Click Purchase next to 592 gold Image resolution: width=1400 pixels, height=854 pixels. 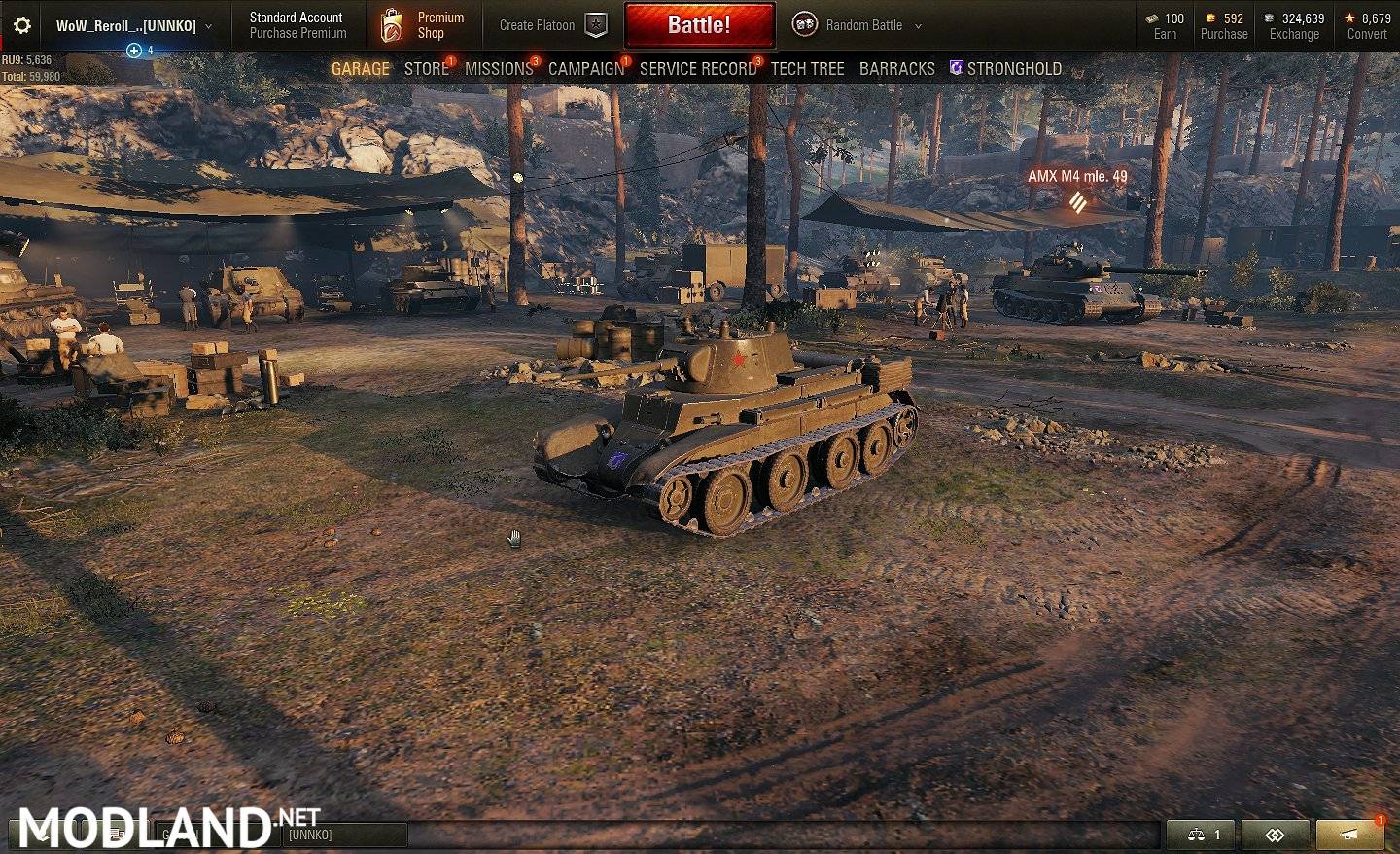click(x=1224, y=34)
